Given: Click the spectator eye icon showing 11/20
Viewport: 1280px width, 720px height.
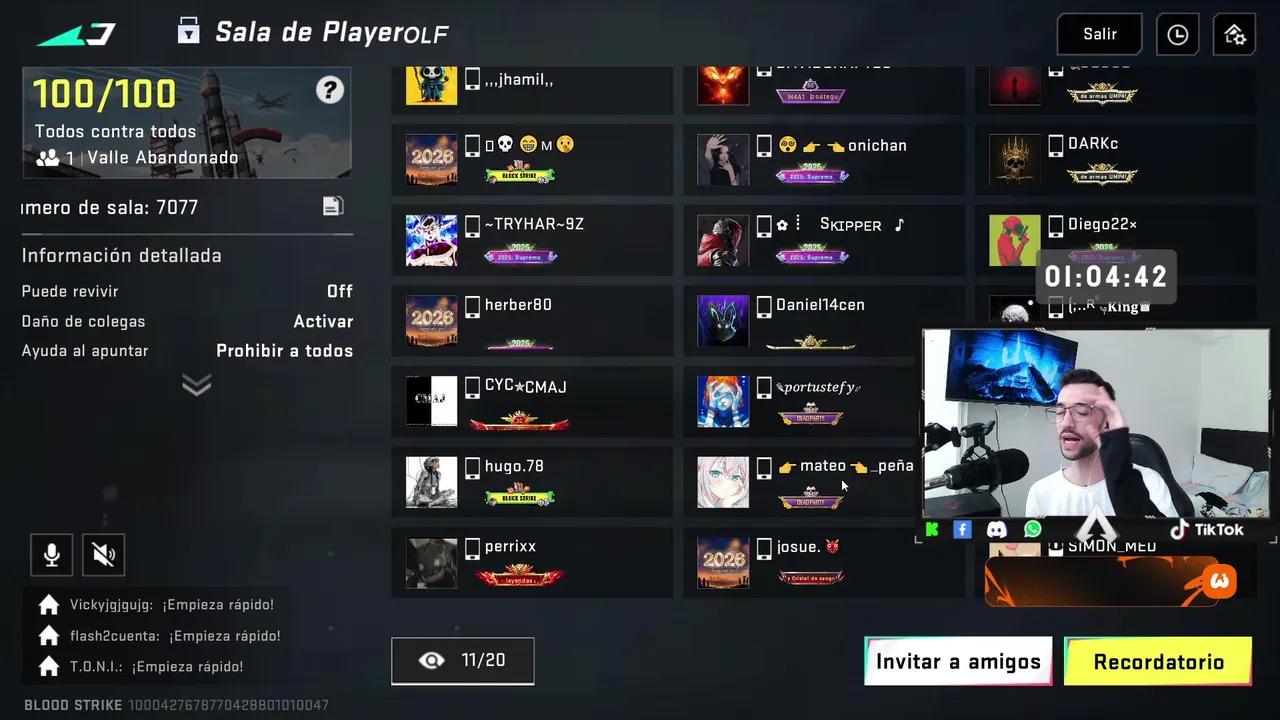Looking at the screenshot, I should tap(462, 660).
